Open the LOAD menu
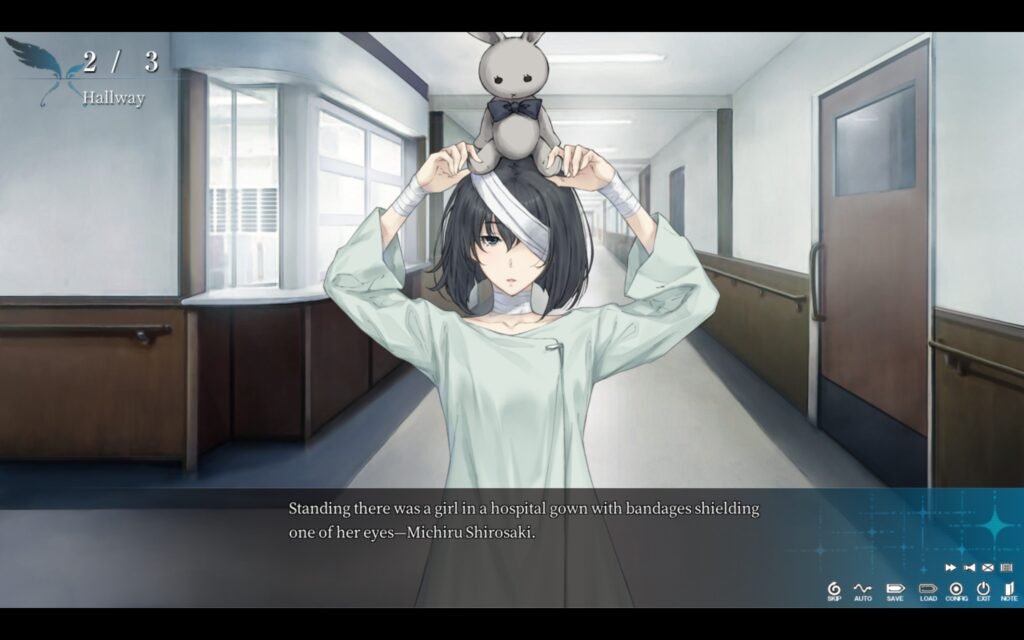 [928, 590]
